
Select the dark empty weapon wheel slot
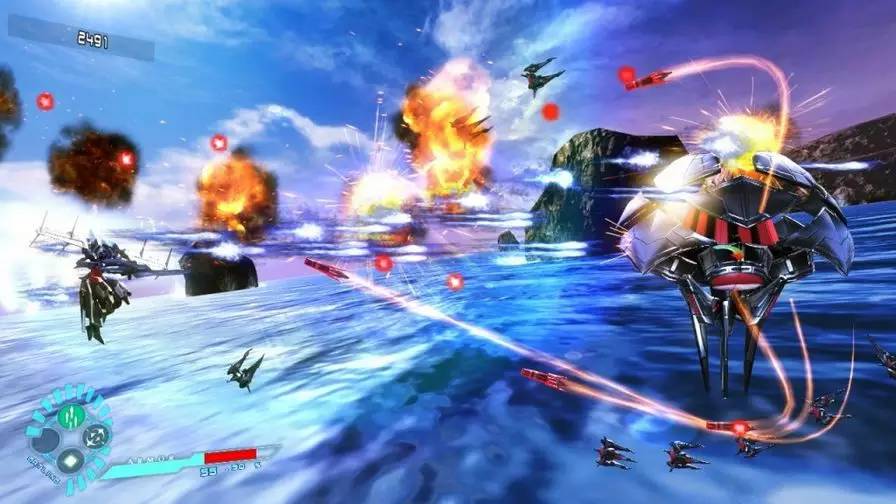(45, 438)
